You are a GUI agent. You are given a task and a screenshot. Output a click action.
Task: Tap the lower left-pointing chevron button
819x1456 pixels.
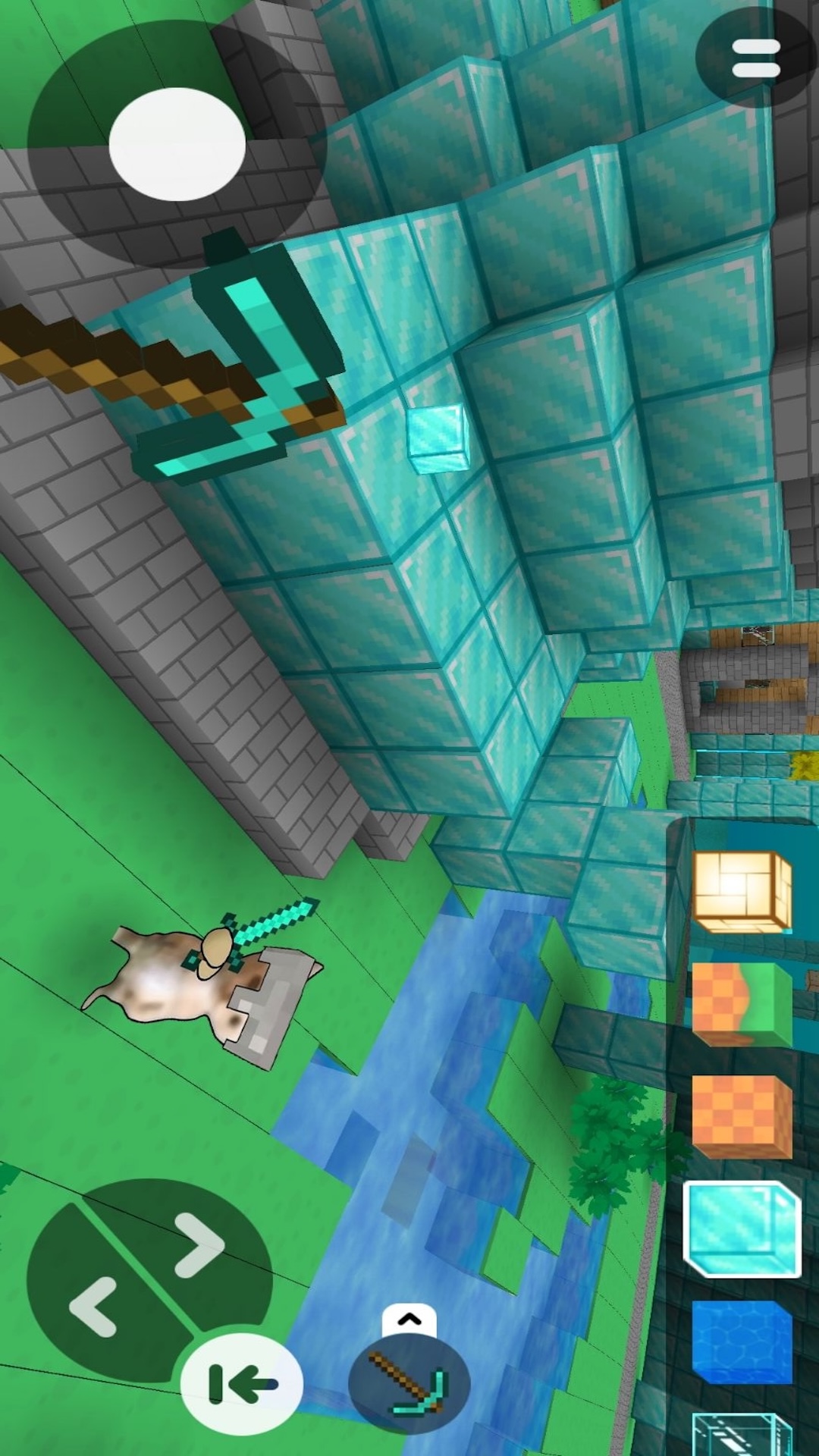point(94,1307)
